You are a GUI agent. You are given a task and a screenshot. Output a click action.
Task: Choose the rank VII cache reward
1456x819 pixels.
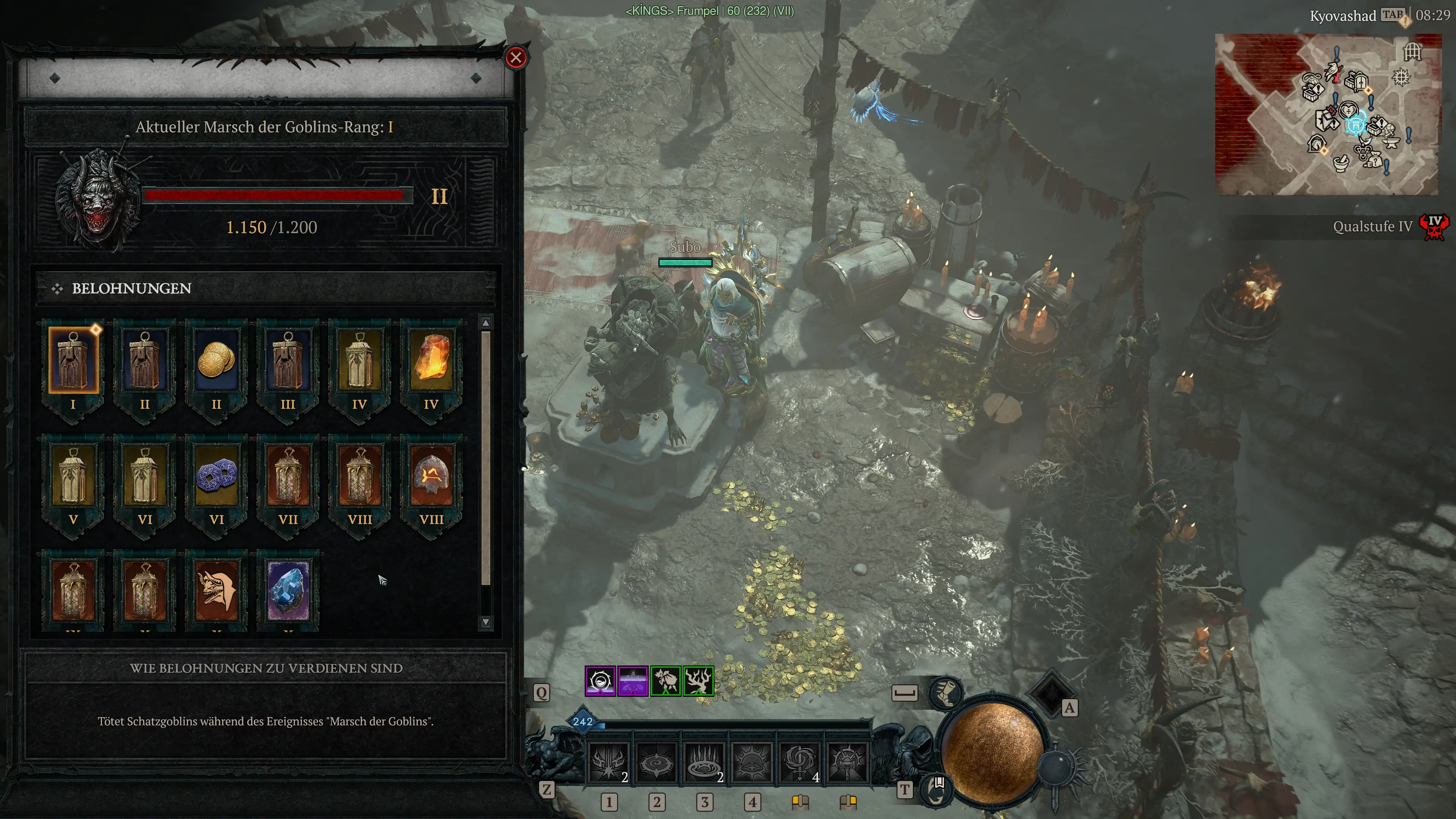(288, 475)
